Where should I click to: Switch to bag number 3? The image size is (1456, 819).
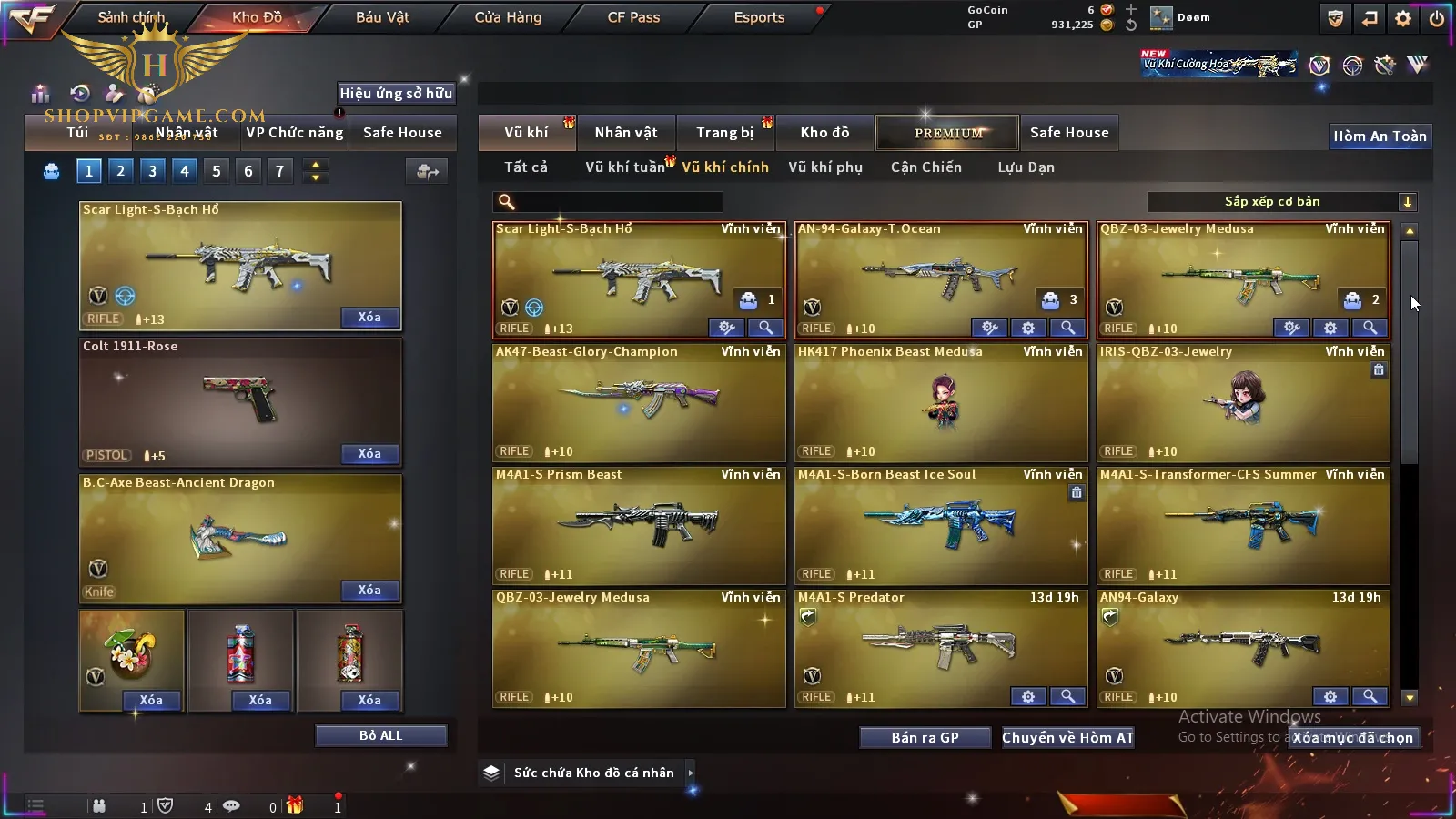pos(152,171)
